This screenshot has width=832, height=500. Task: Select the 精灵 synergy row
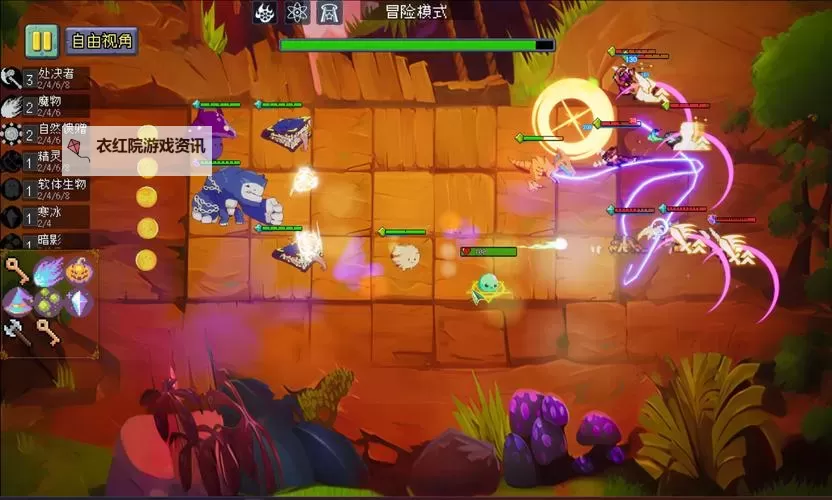(46, 160)
